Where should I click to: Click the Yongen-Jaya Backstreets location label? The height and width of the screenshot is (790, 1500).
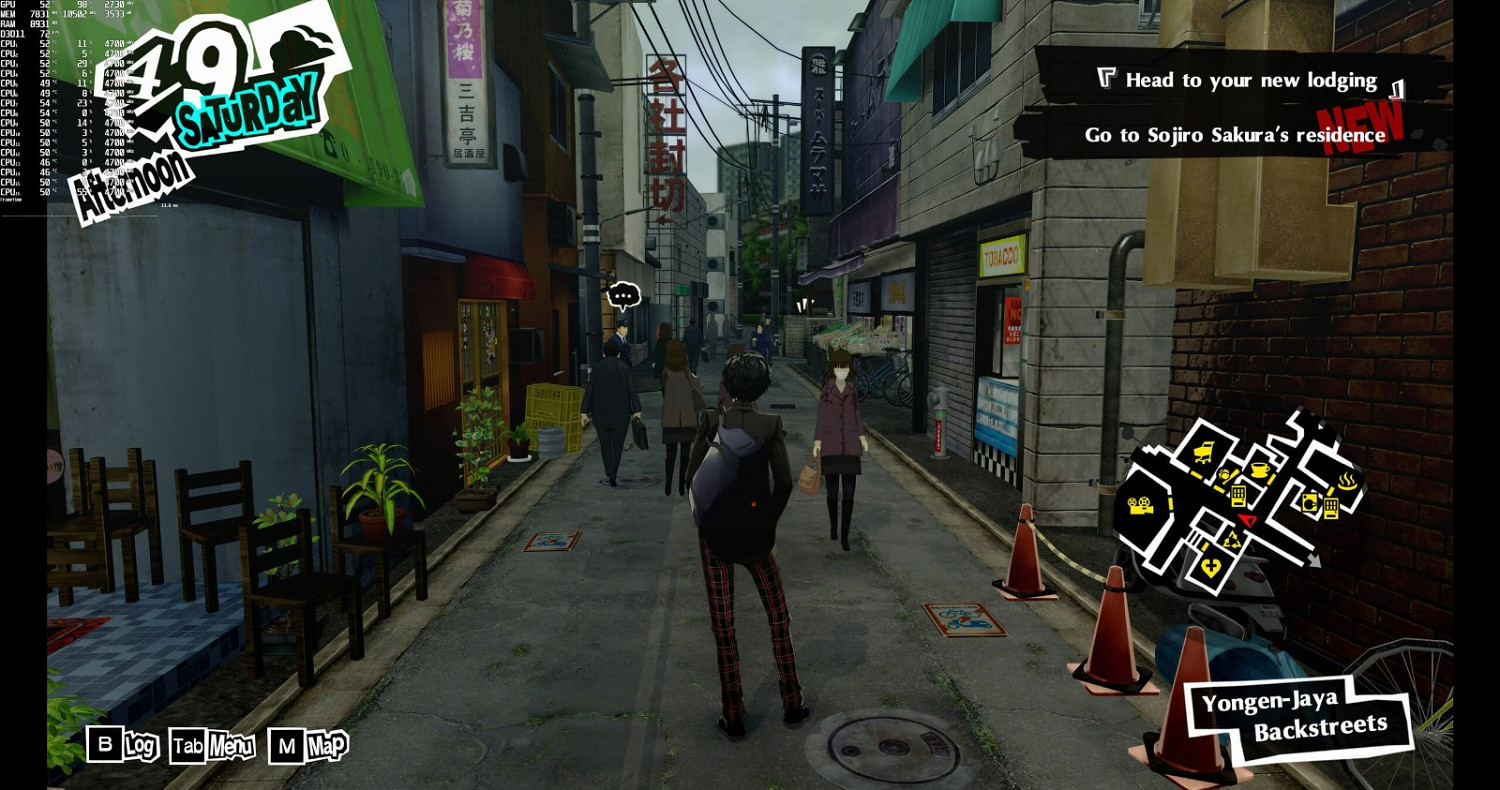click(1296, 714)
